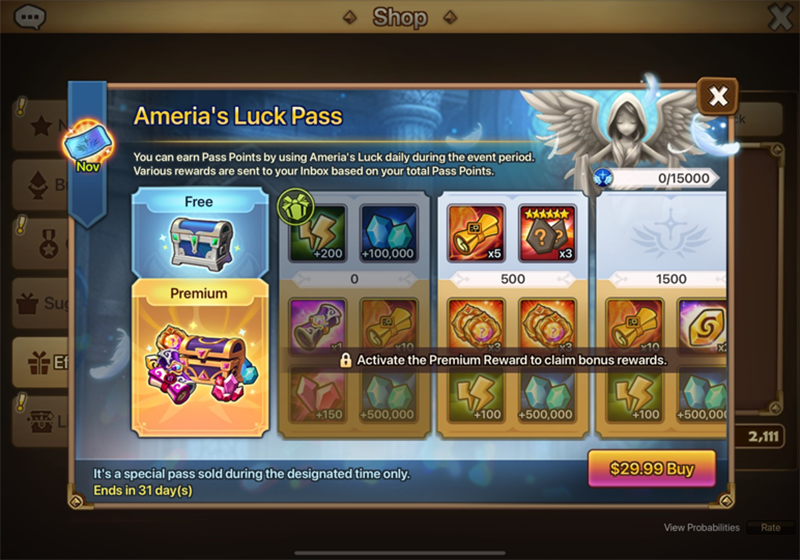Close the Ameria's Luck Pass popup
The width and height of the screenshot is (800, 560).
[717, 97]
